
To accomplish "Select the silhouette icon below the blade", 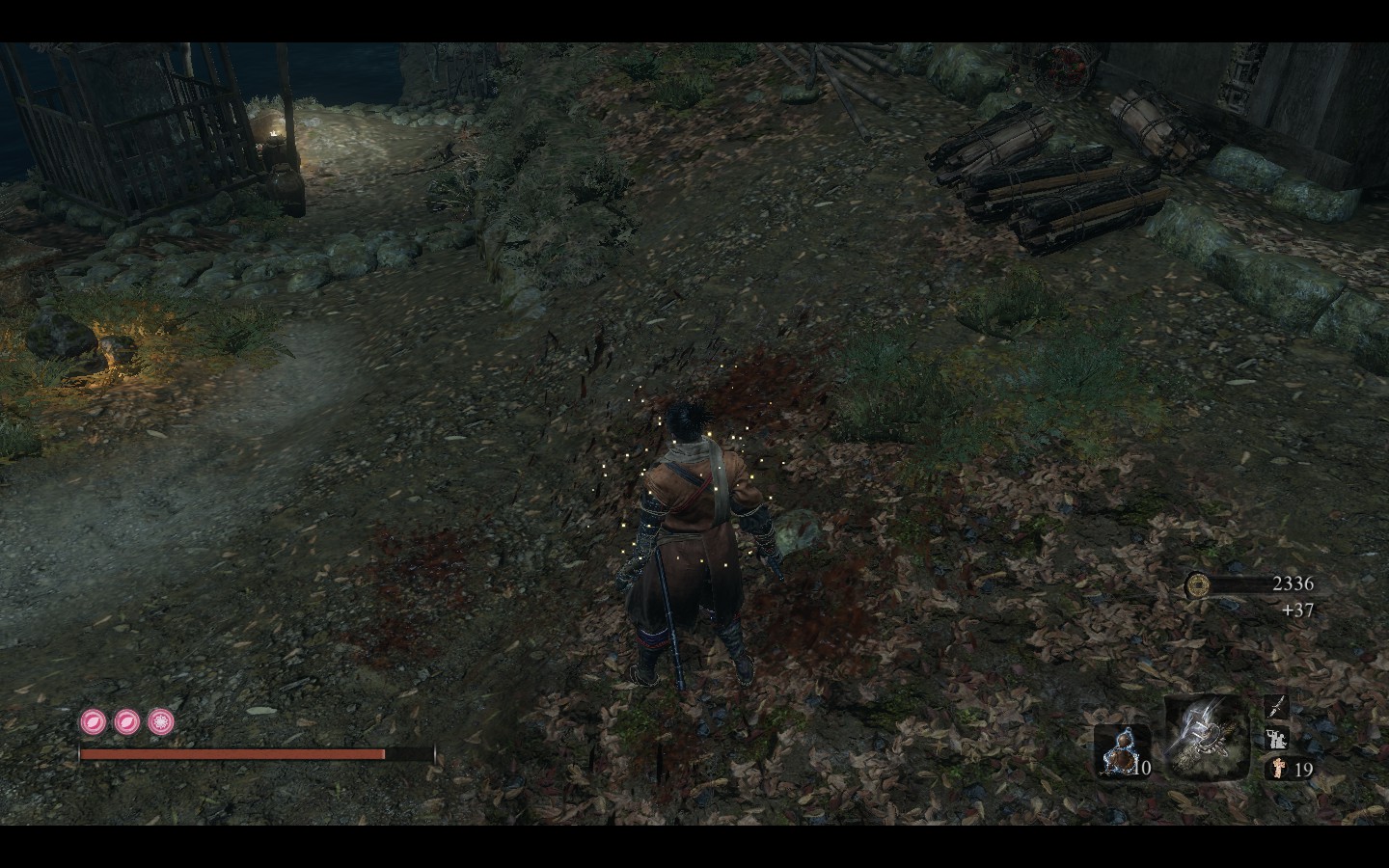I will point(1276,738).
